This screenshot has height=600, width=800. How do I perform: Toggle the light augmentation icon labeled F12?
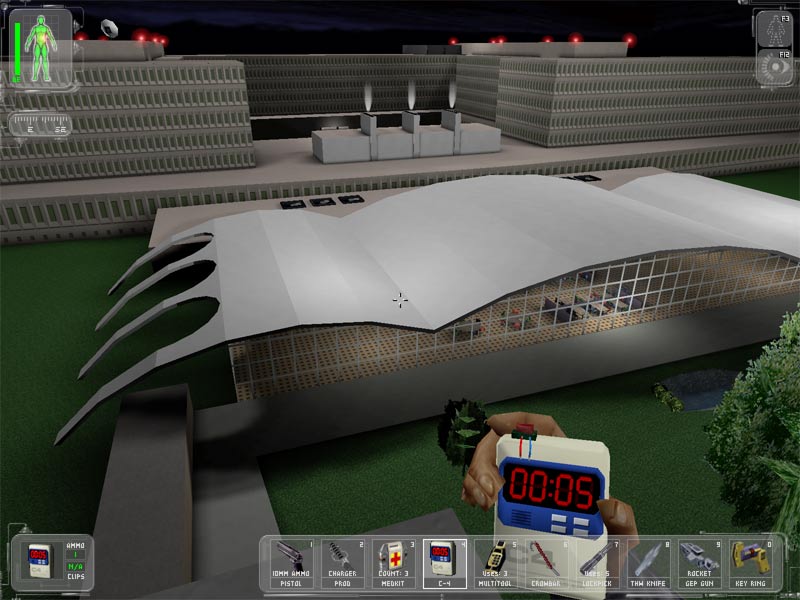coord(773,67)
